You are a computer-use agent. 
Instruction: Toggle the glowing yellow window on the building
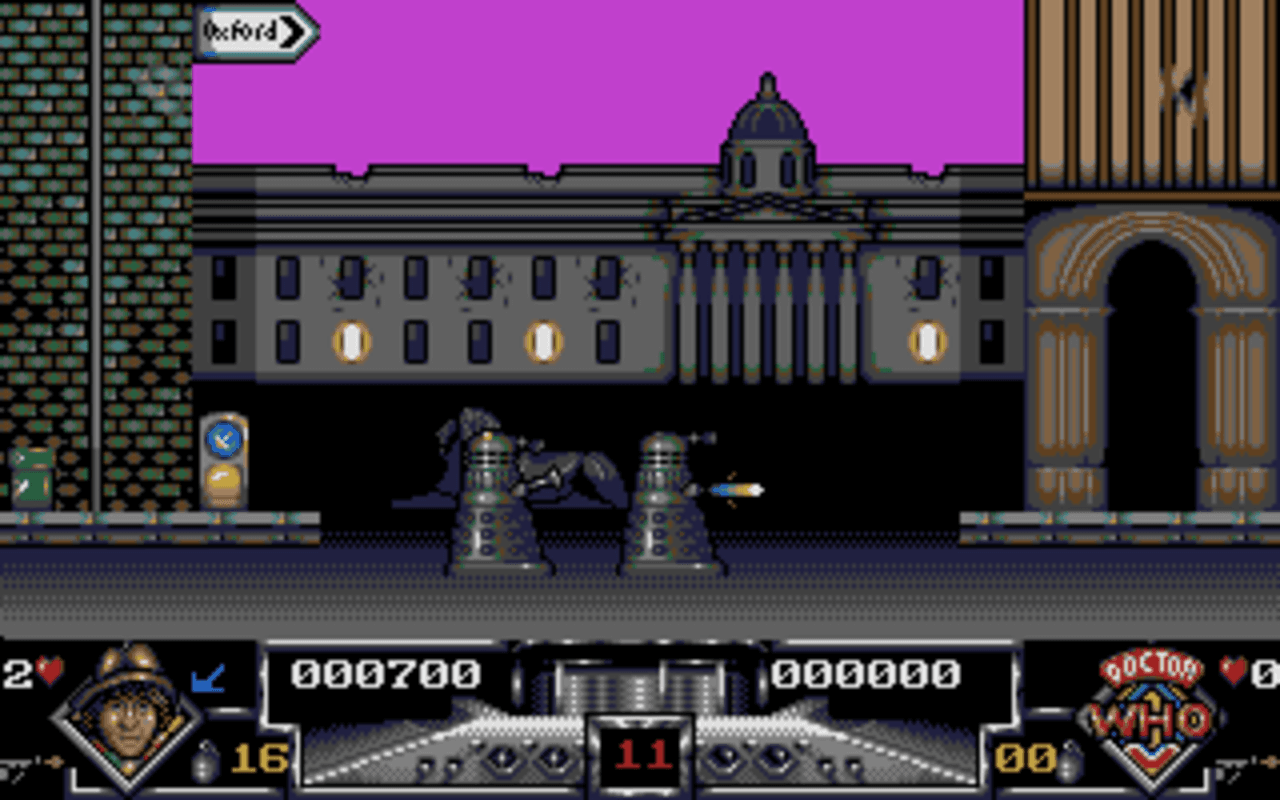click(x=350, y=340)
